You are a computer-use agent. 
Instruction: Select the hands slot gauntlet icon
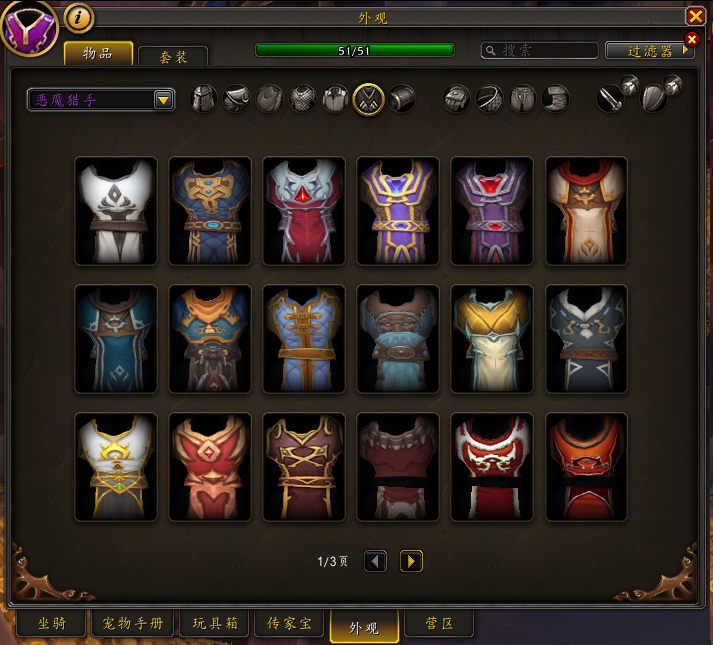pyautogui.click(x=456, y=98)
